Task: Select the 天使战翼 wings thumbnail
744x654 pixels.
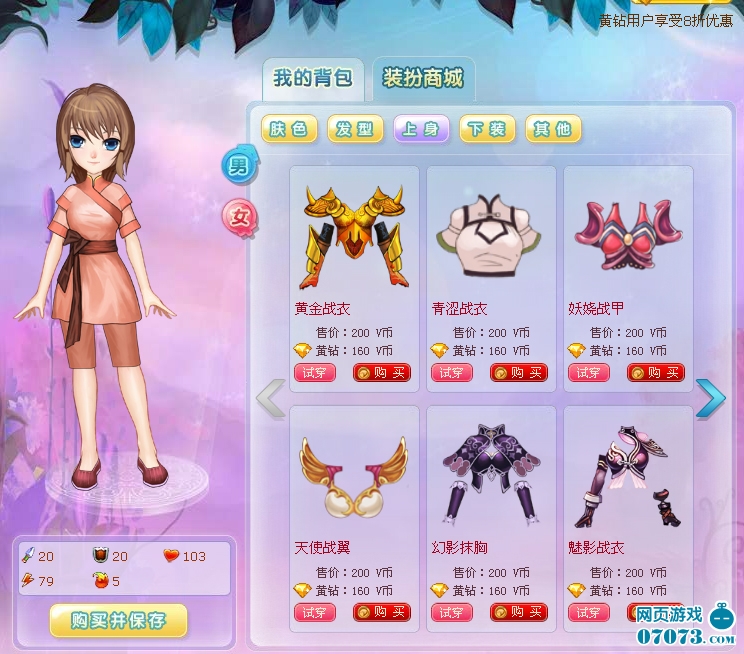Action: click(x=353, y=473)
